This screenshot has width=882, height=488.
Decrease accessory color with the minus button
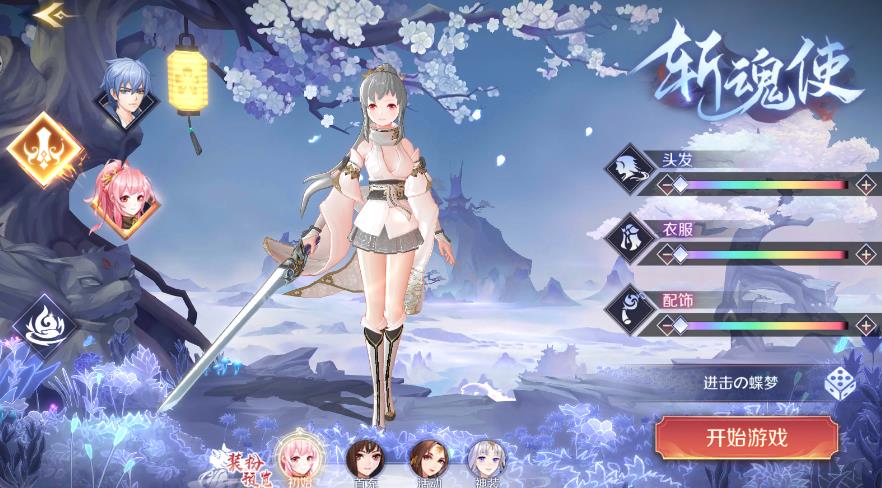(x=665, y=325)
